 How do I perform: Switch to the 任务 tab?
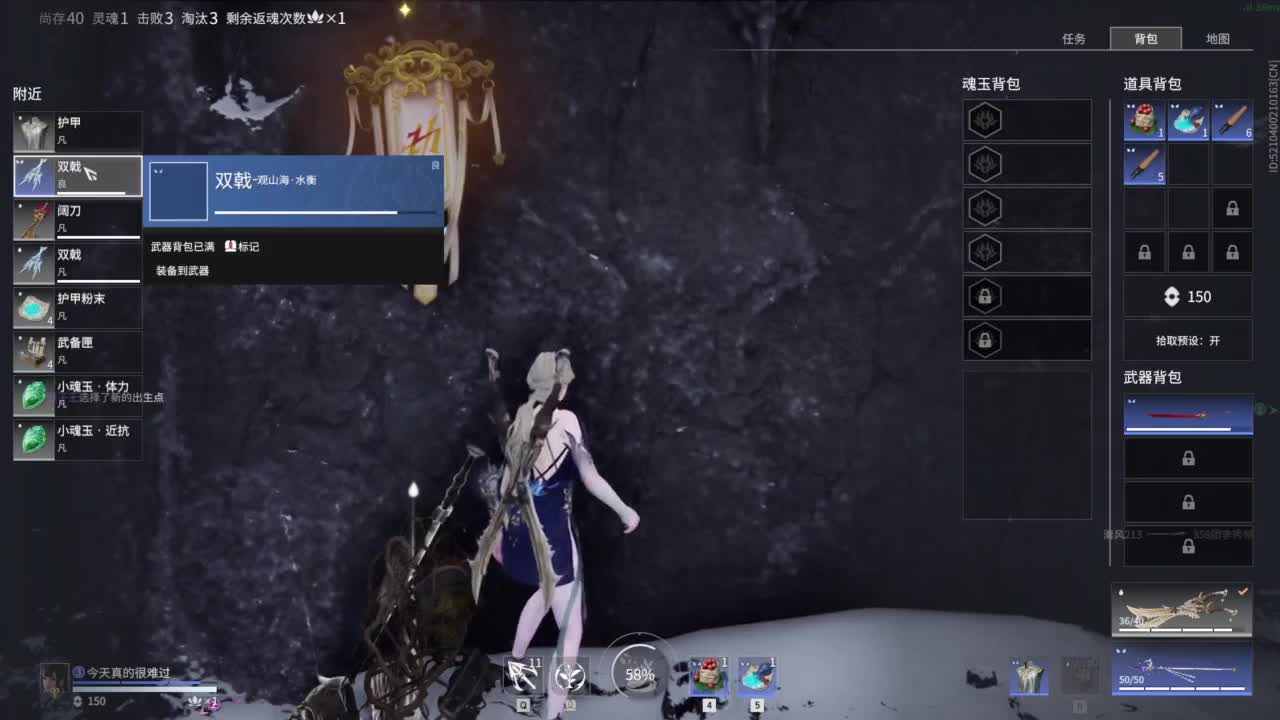pos(1075,39)
